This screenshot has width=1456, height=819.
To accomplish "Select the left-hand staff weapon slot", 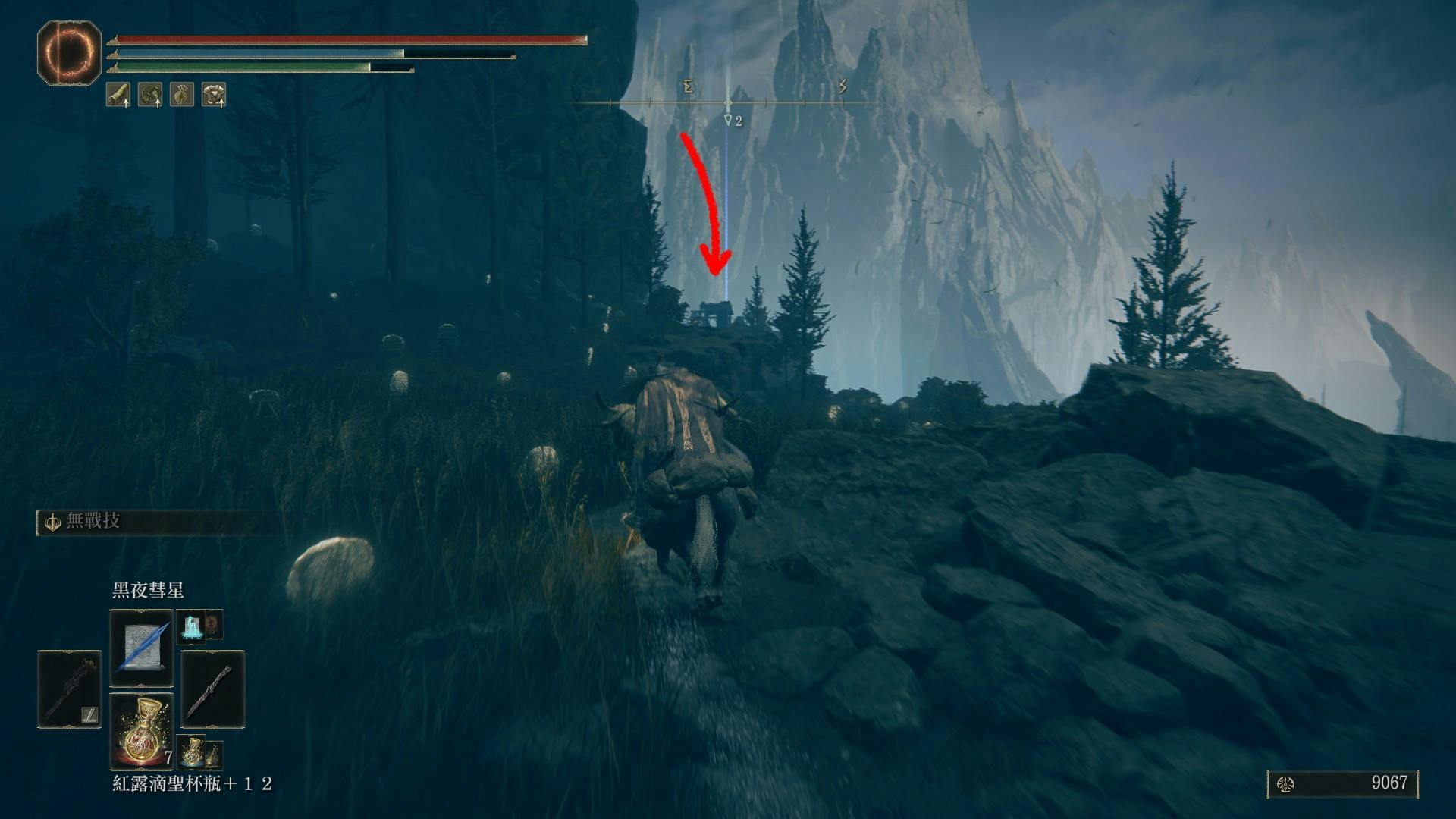I will pyautogui.click(x=69, y=689).
